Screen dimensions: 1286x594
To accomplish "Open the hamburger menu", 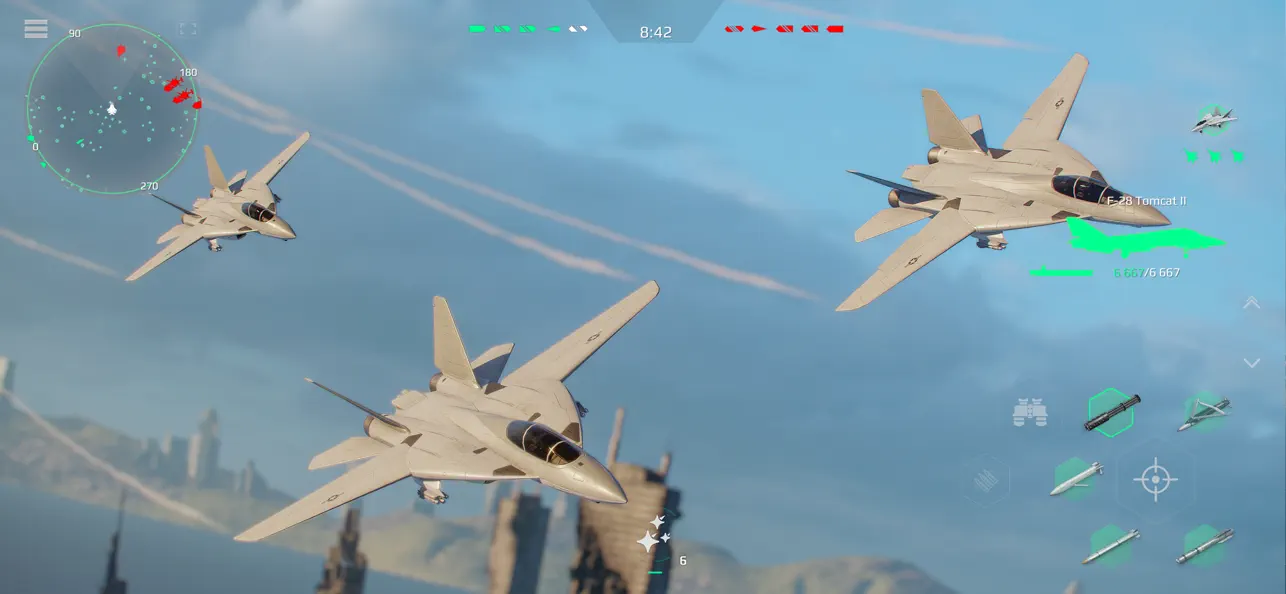I will (36, 28).
